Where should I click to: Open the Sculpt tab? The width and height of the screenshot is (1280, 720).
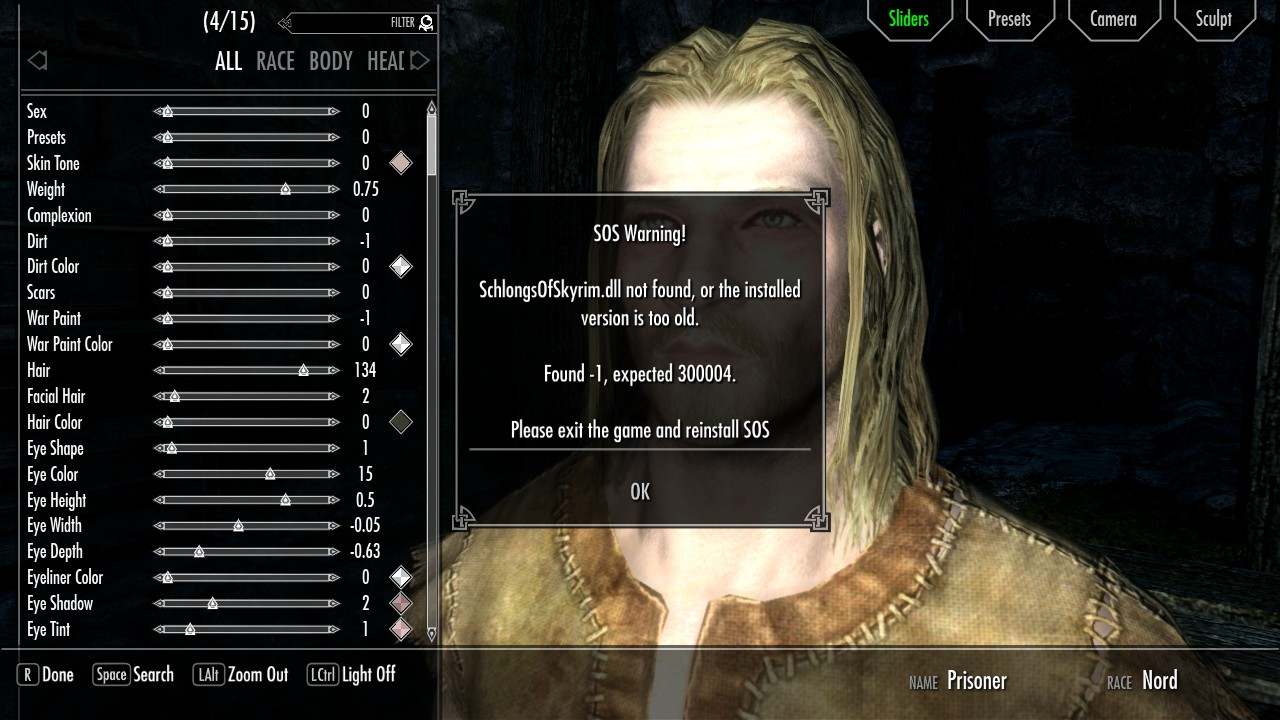(1213, 18)
